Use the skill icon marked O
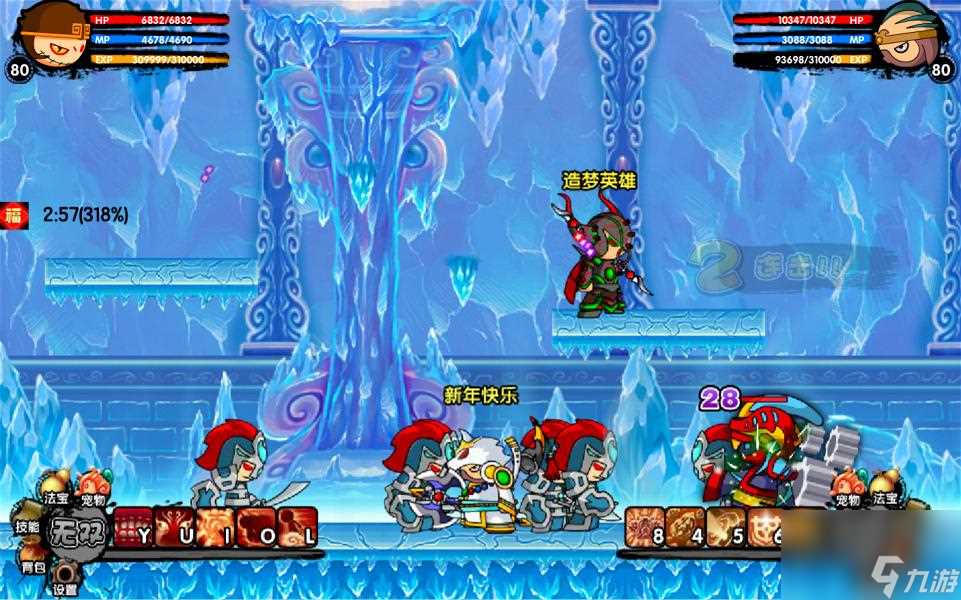The width and height of the screenshot is (961, 600). (257, 527)
